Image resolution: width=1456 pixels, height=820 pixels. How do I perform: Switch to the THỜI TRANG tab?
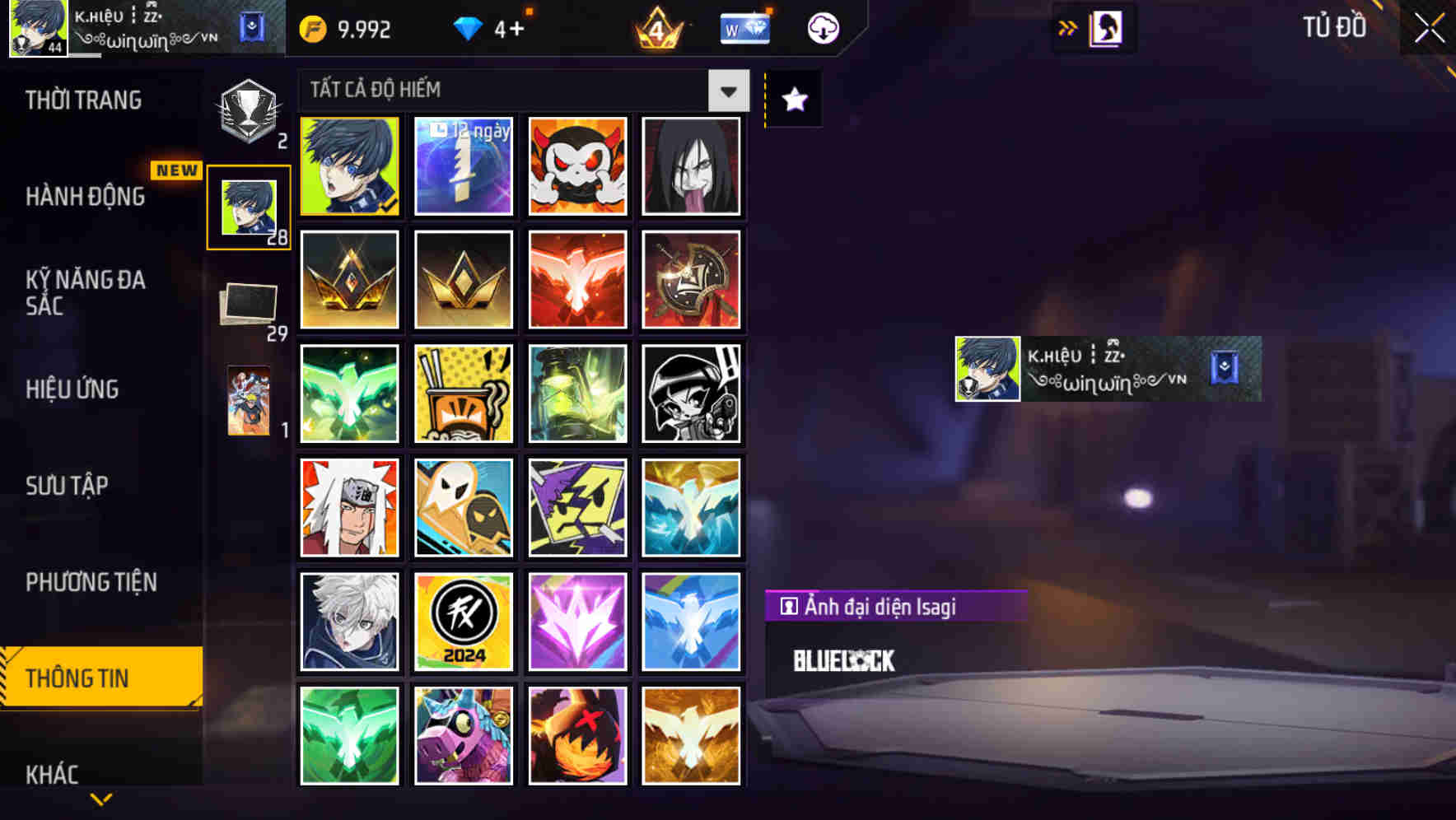(x=82, y=99)
